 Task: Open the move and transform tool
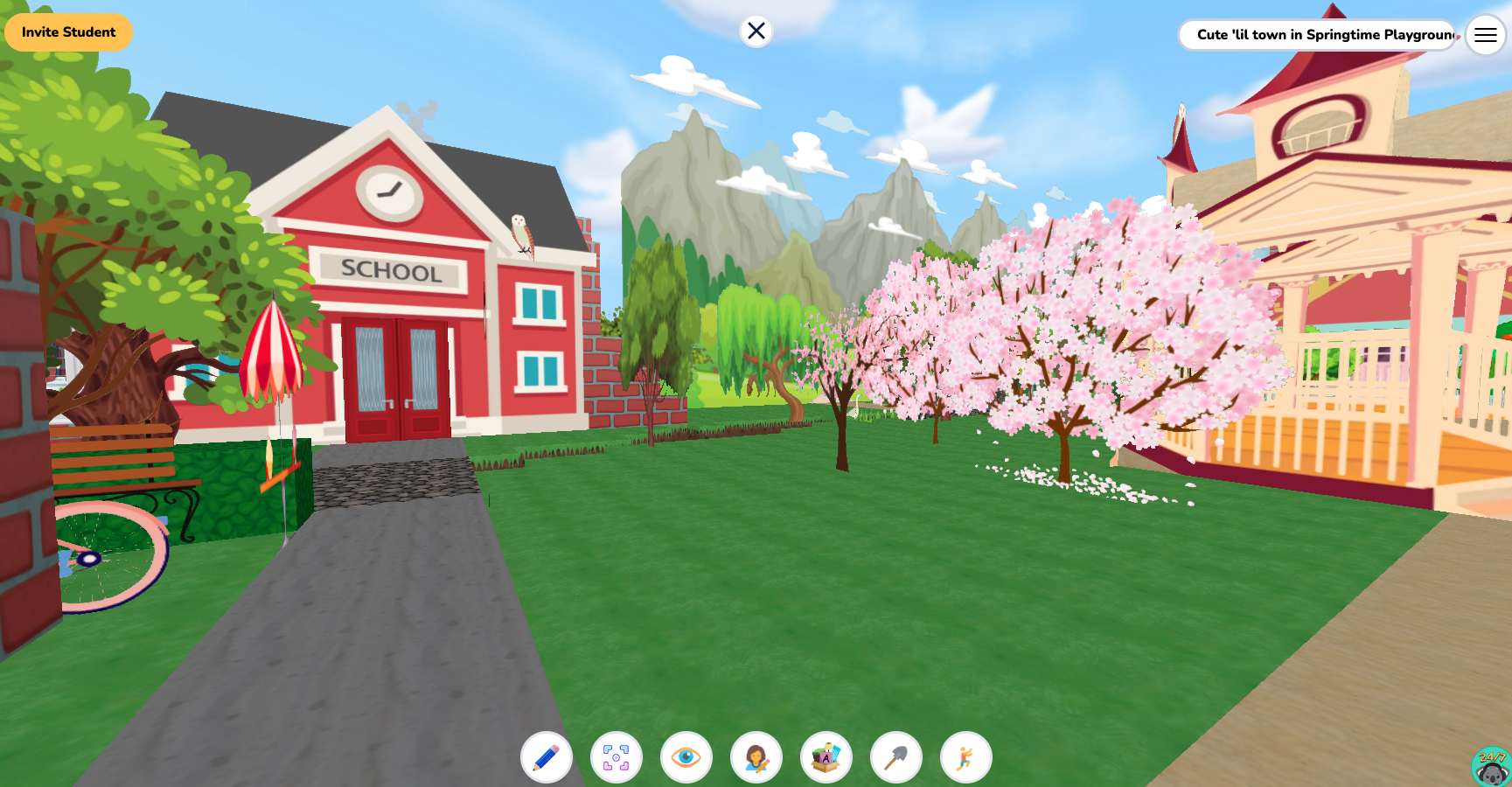pos(617,757)
